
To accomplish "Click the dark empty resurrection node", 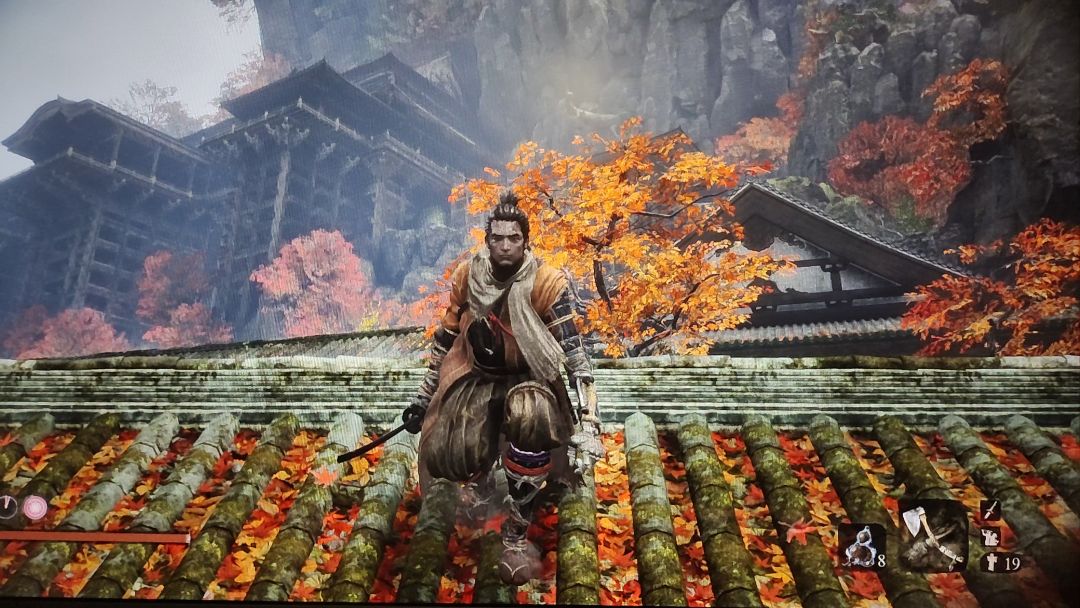I will (x=8, y=508).
